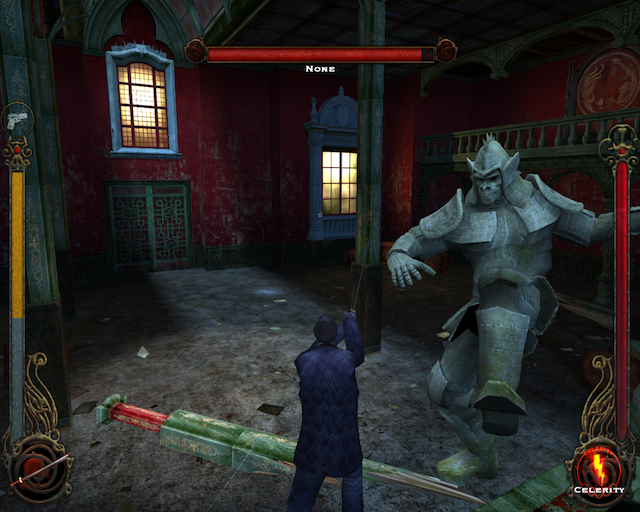Click the katana weapon emblem

[x=42, y=469]
